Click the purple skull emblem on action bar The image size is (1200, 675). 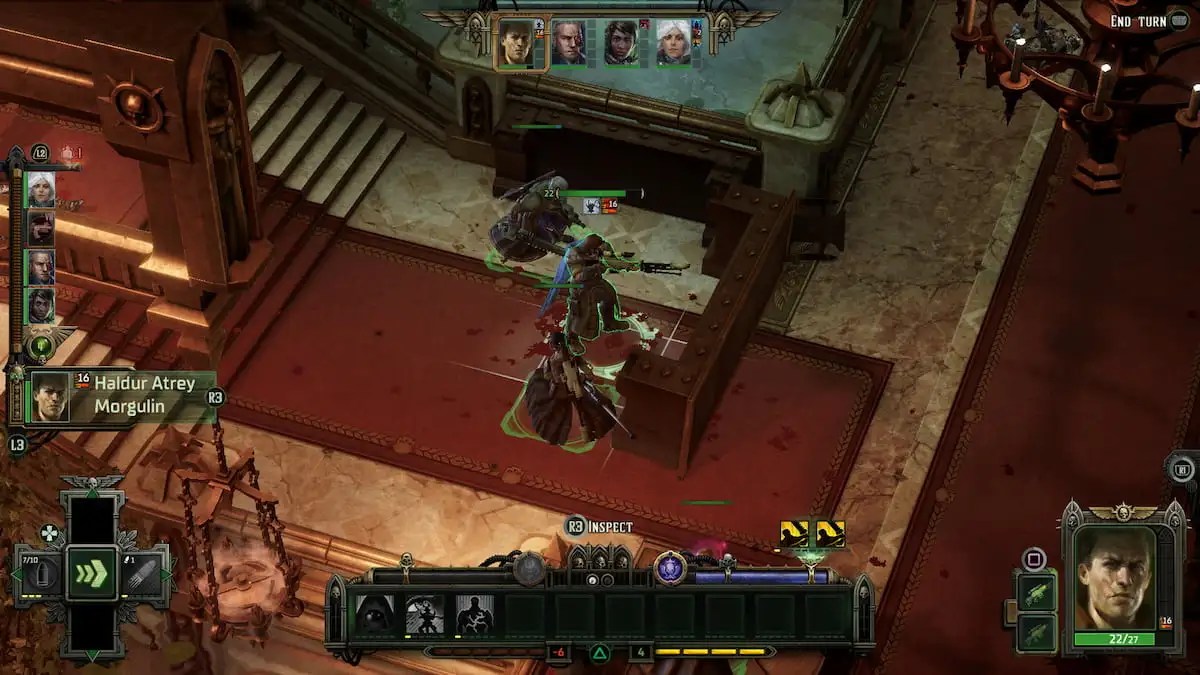[x=669, y=569]
